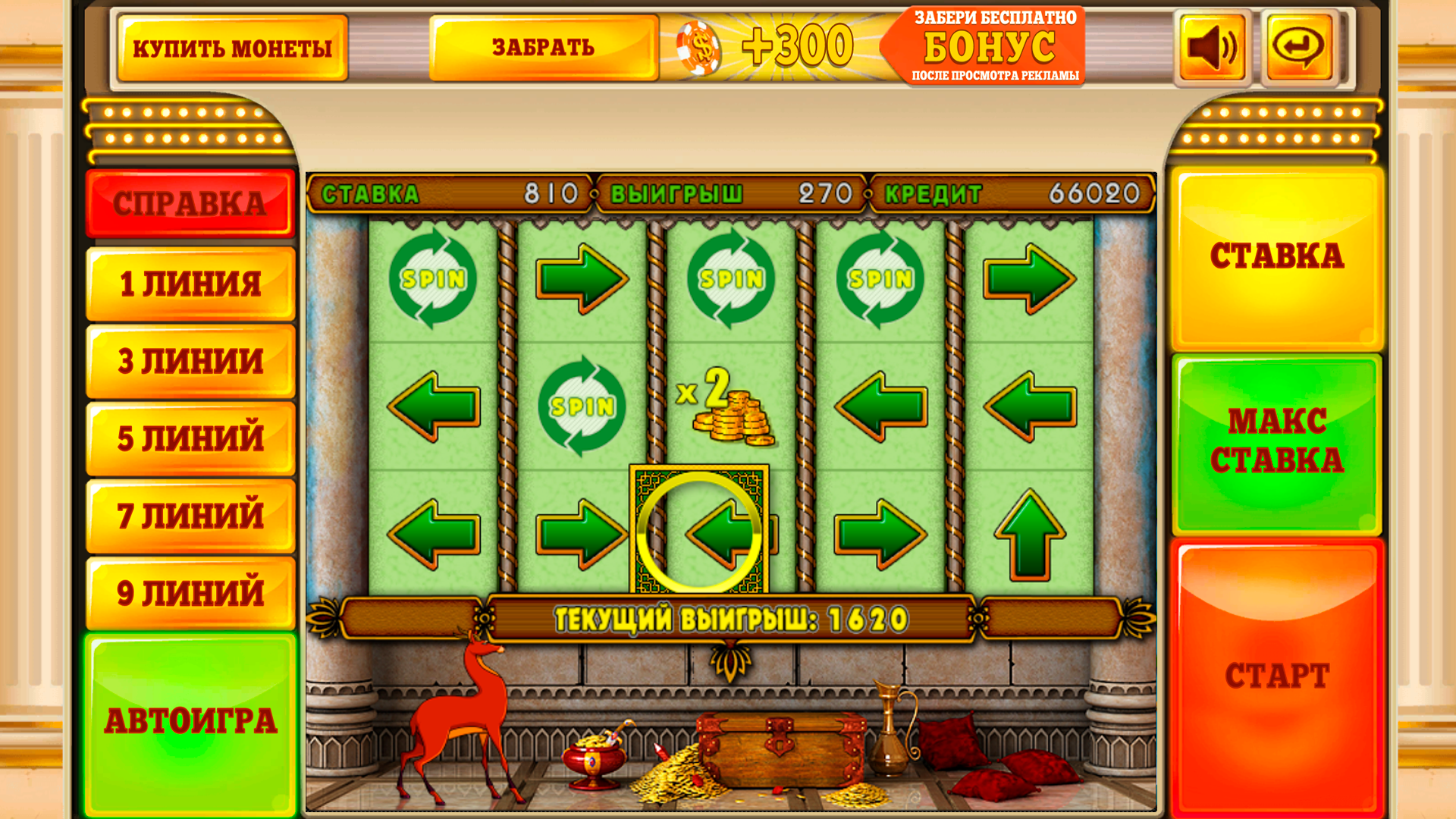Image resolution: width=1456 pixels, height=819 pixels.
Task: Select 5 ЛИНИЙ option
Action: (190, 438)
